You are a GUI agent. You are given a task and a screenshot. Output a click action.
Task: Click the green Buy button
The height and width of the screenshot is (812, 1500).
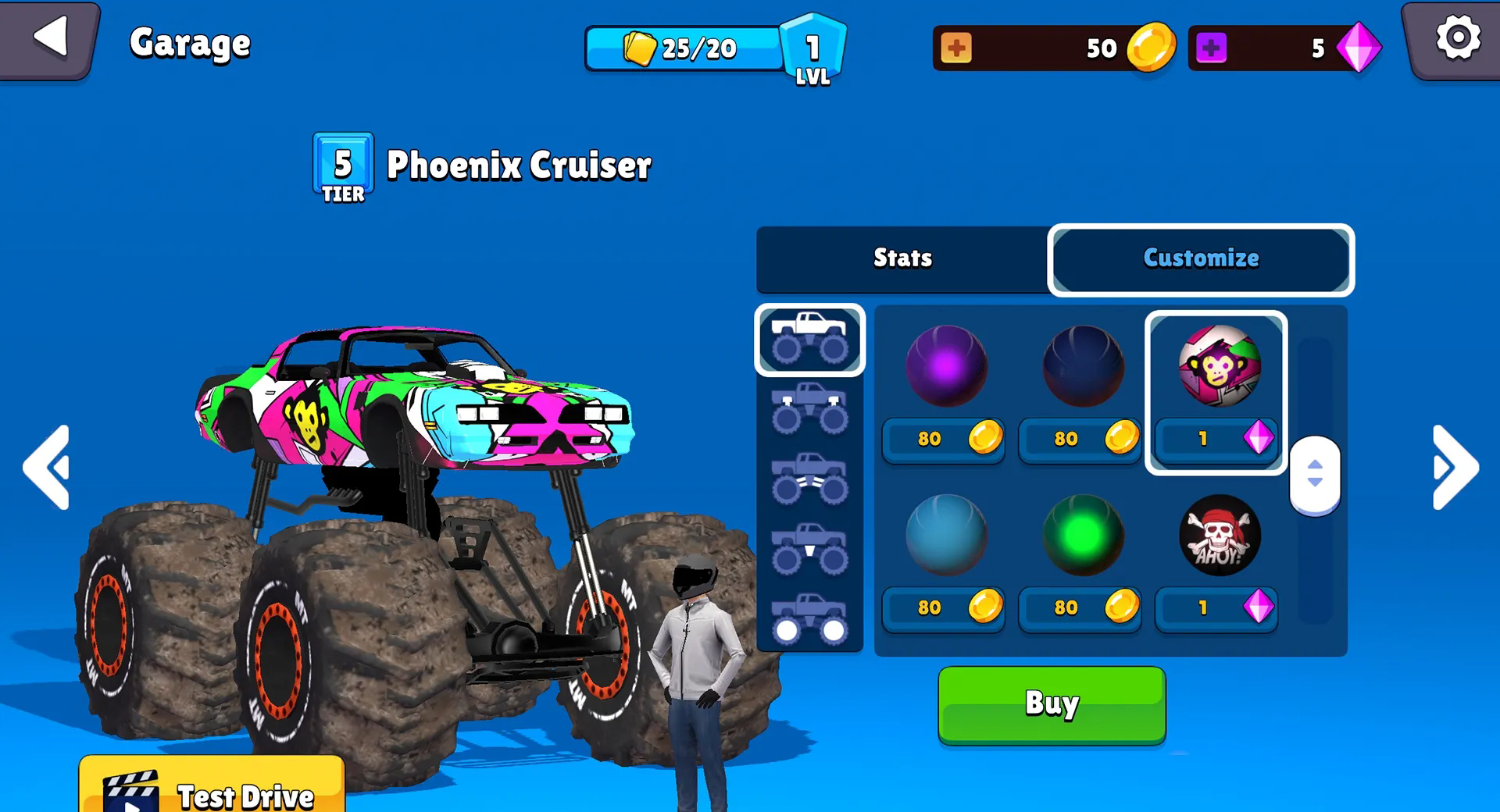tap(1052, 704)
